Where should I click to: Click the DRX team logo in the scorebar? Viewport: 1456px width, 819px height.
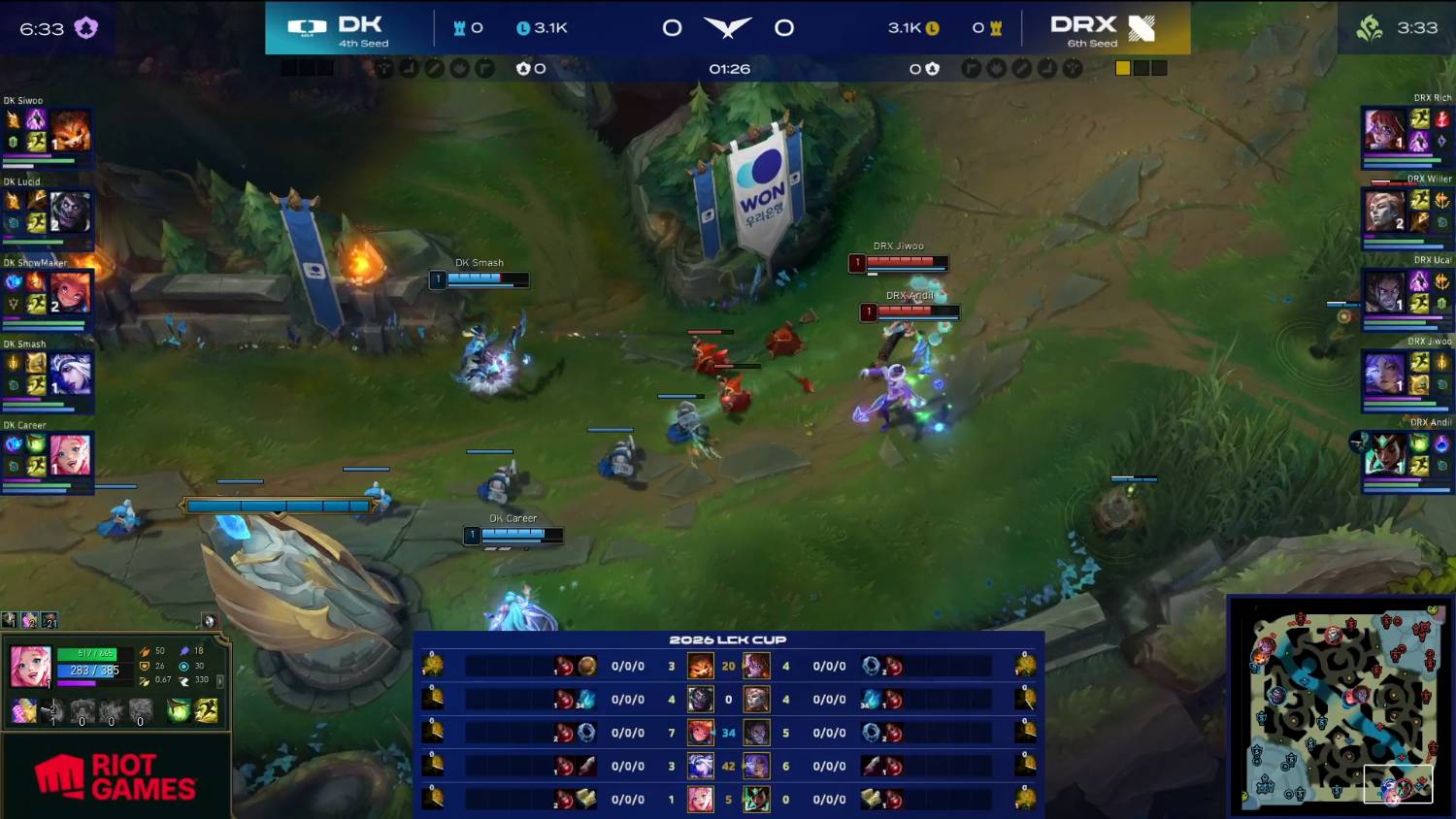click(1142, 28)
